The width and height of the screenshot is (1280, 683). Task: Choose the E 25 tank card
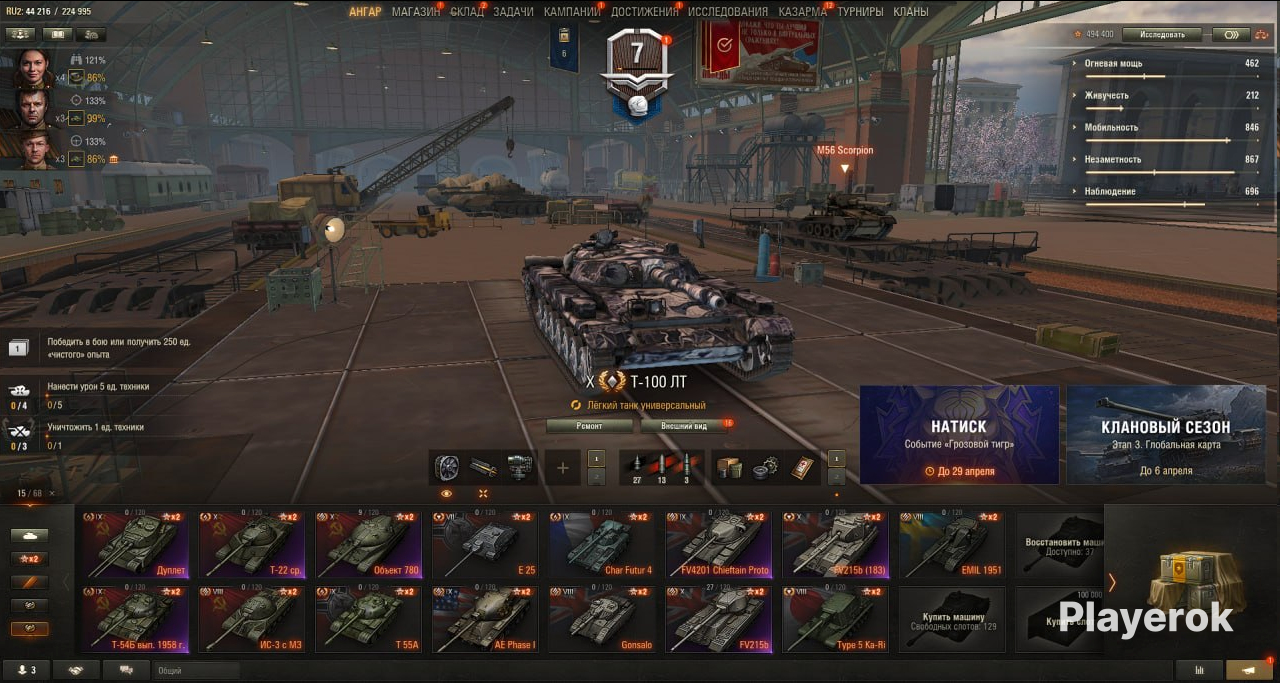point(485,545)
